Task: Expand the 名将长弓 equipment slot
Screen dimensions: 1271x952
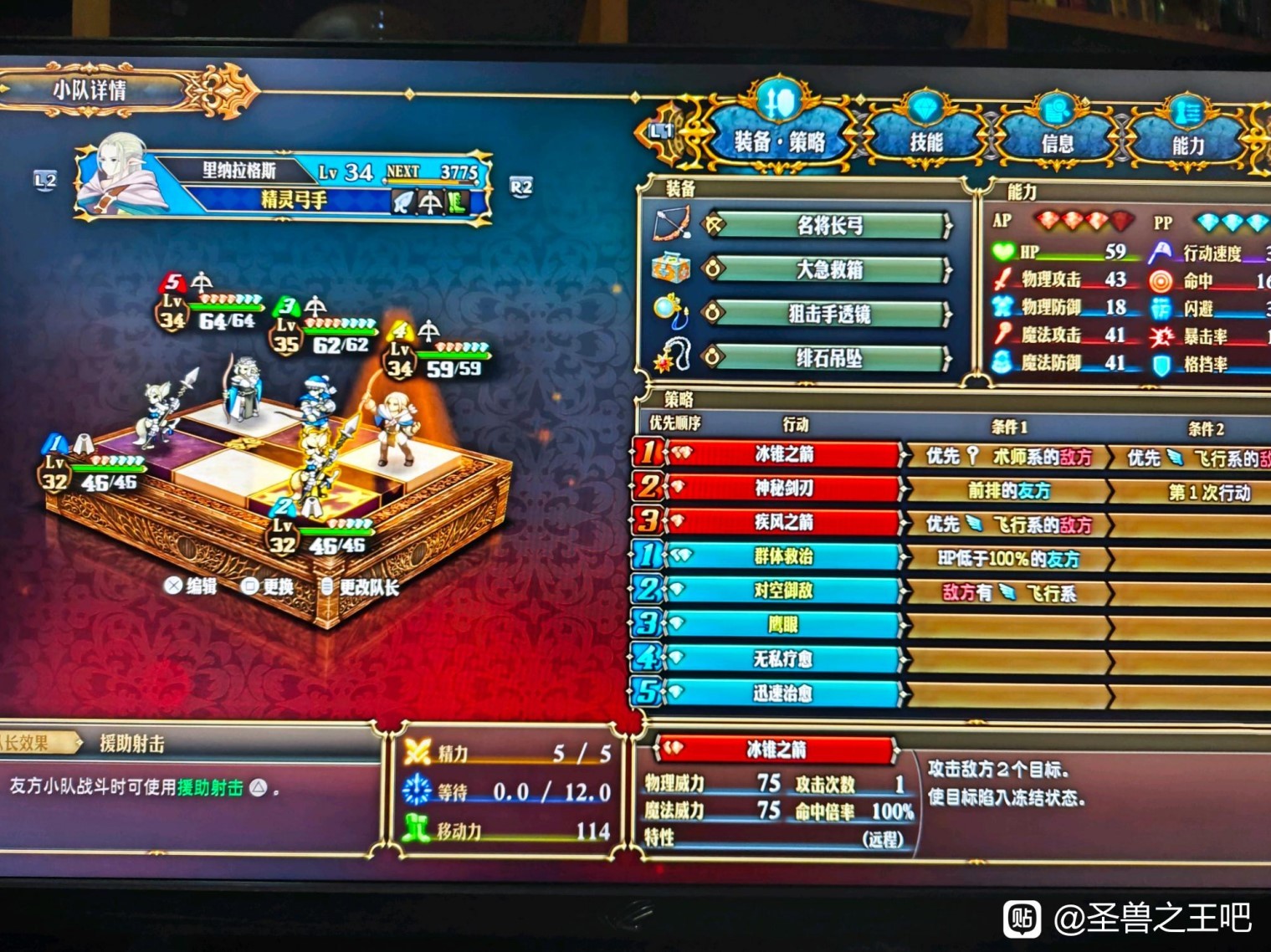Action: point(828,226)
